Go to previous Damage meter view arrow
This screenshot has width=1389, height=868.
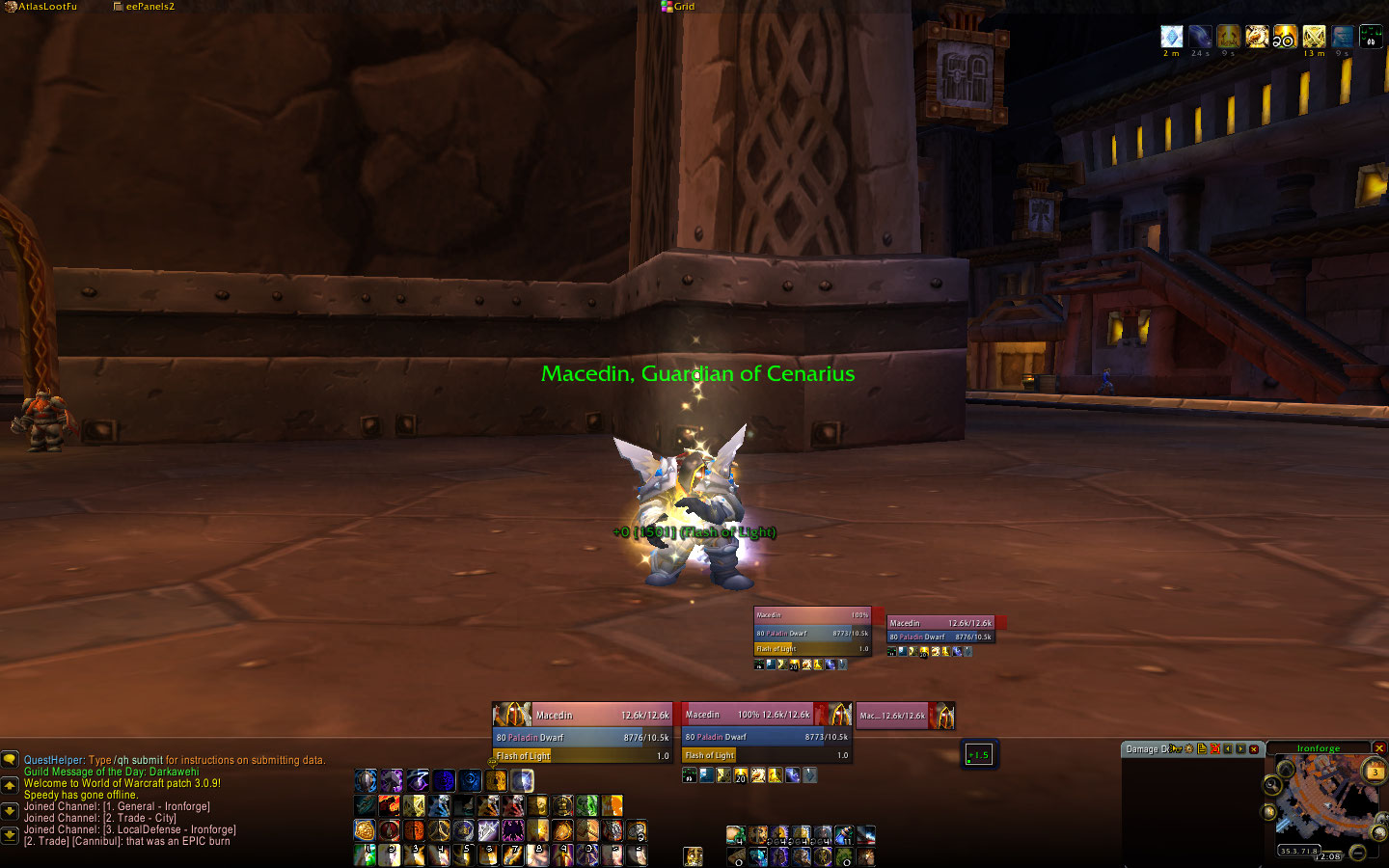pyautogui.click(x=1228, y=749)
